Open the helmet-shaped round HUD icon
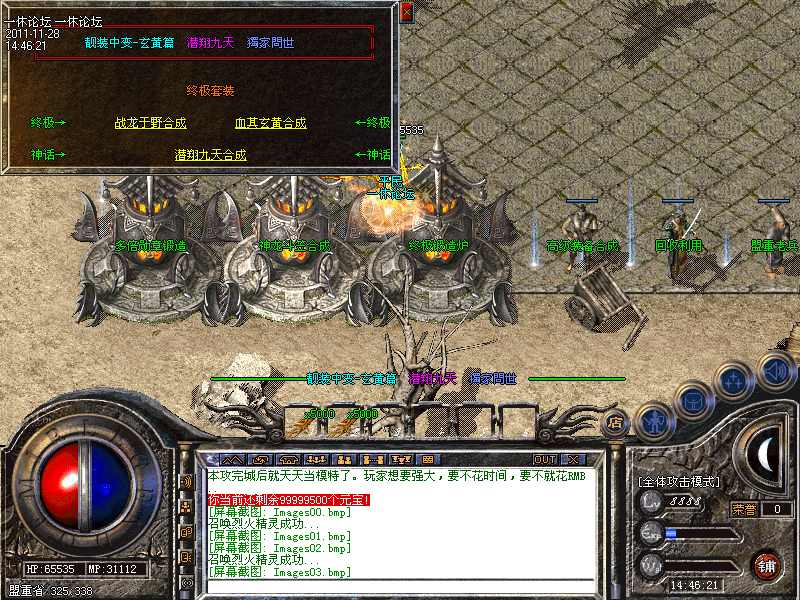This screenshot has width=800, height=600. tap(693, 401)
